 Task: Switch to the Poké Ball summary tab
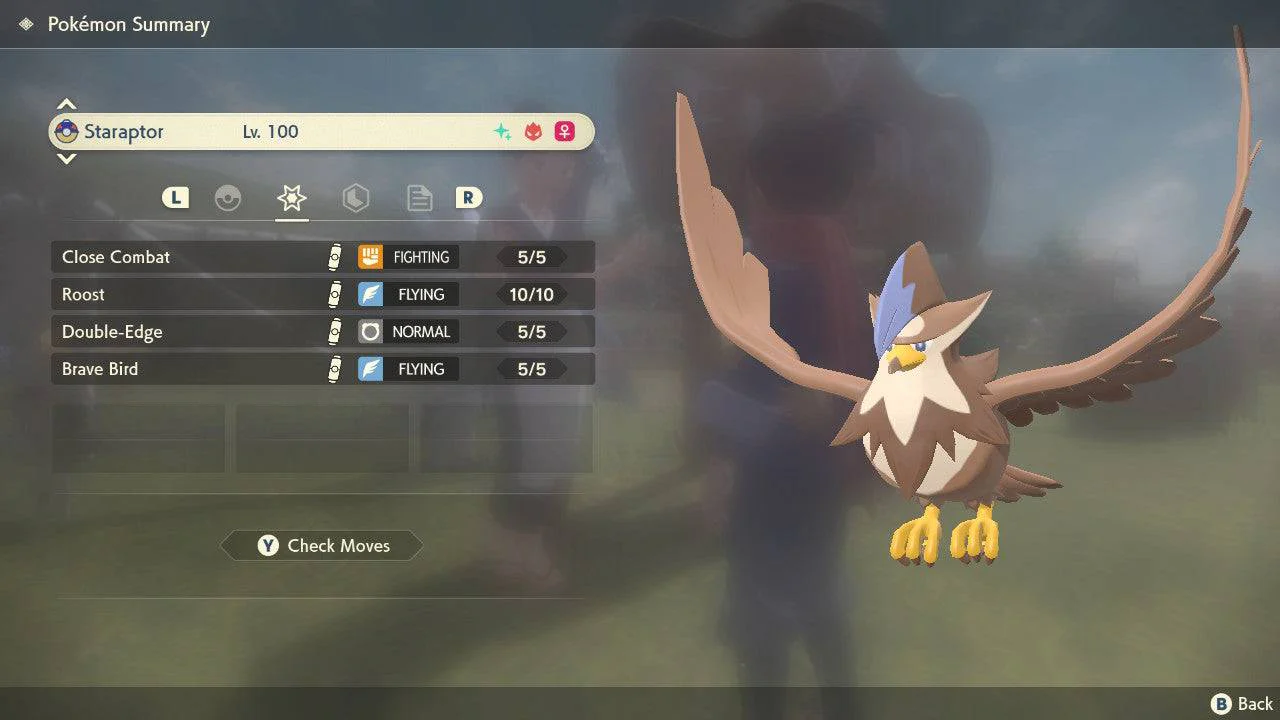click(x=228, y=198)
